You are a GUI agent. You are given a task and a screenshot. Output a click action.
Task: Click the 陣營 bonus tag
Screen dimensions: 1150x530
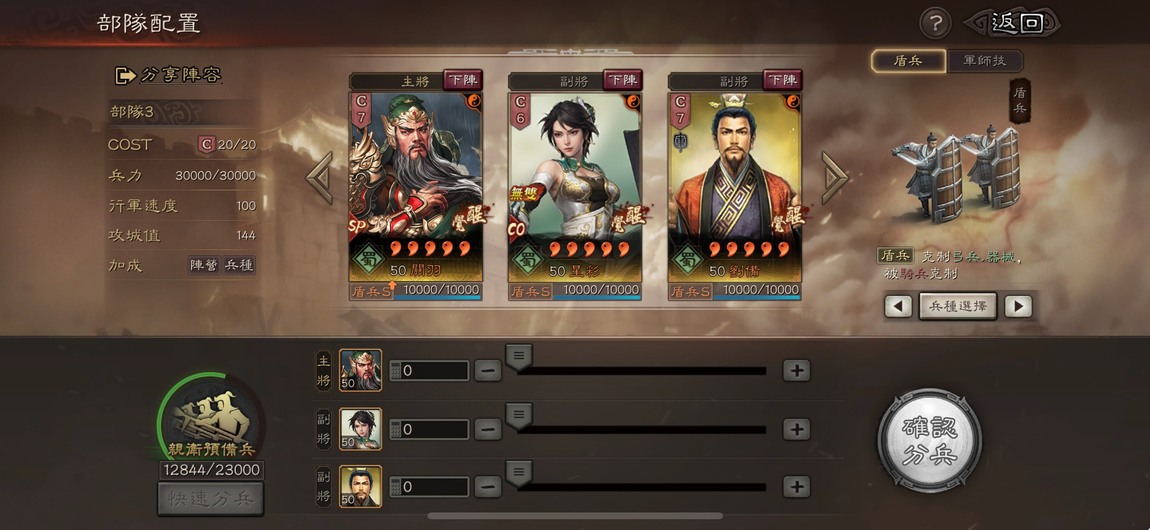[x=203, y=265]
